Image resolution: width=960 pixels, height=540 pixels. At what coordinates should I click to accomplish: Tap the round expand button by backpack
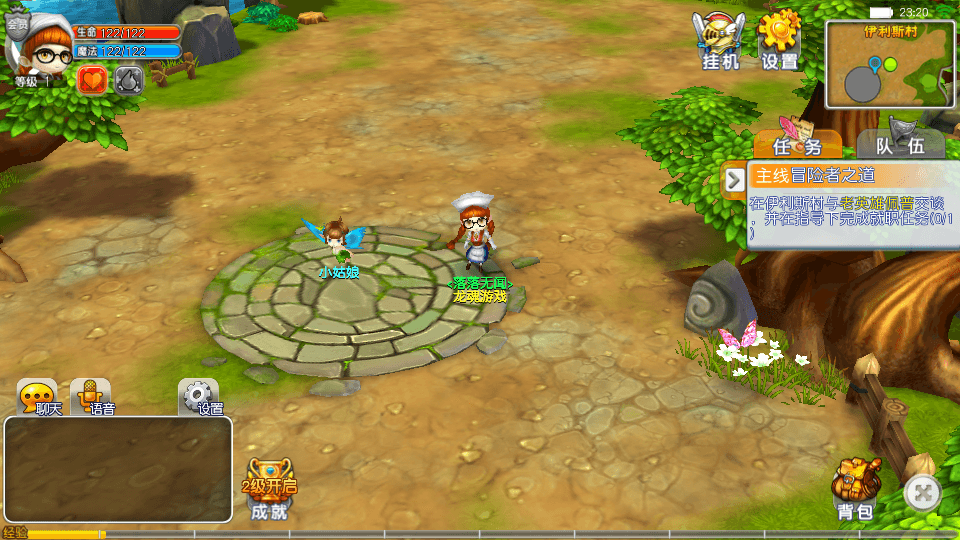(x=923, y=492)
